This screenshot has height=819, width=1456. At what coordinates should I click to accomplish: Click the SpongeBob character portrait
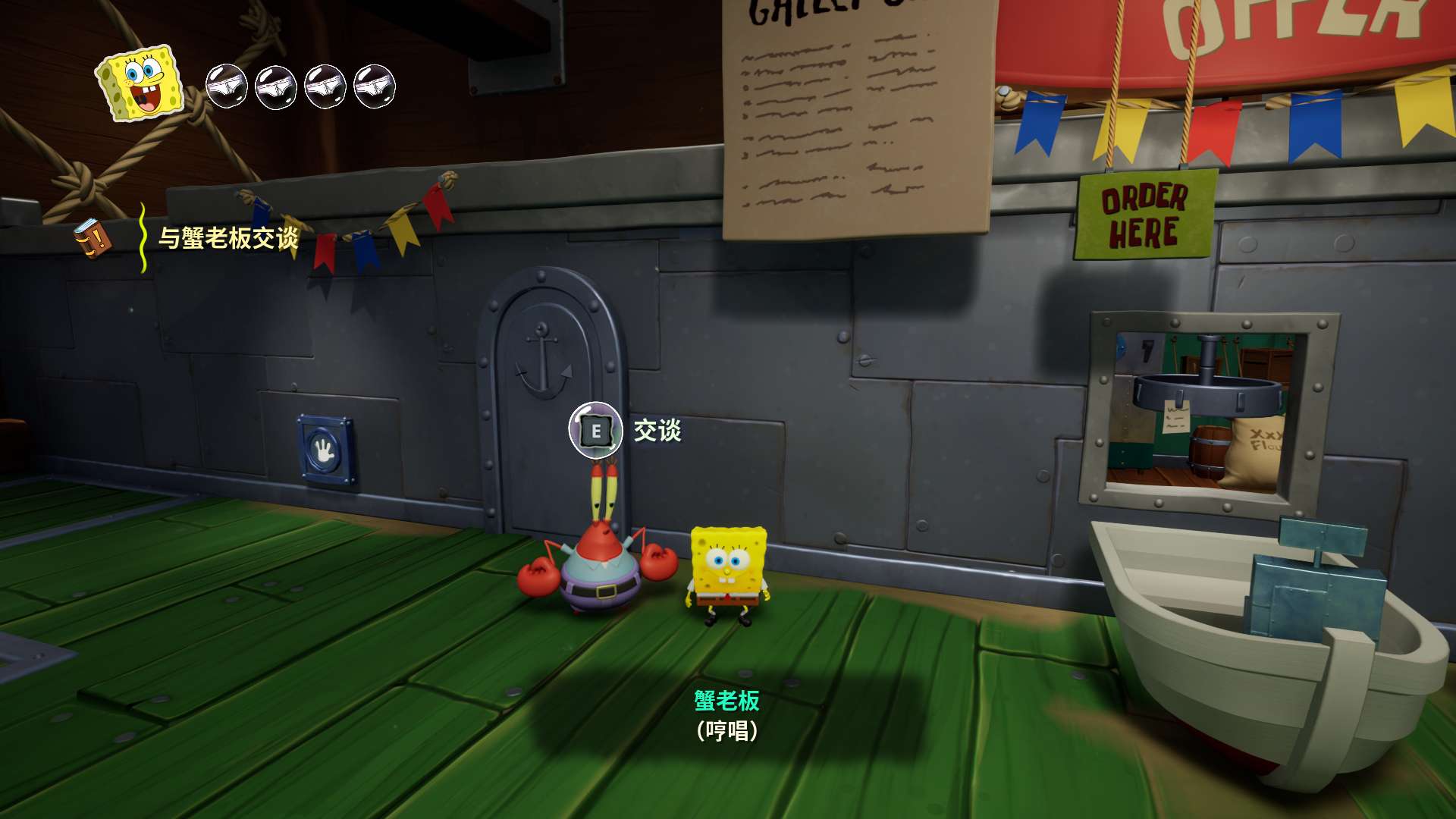(141, 83)
